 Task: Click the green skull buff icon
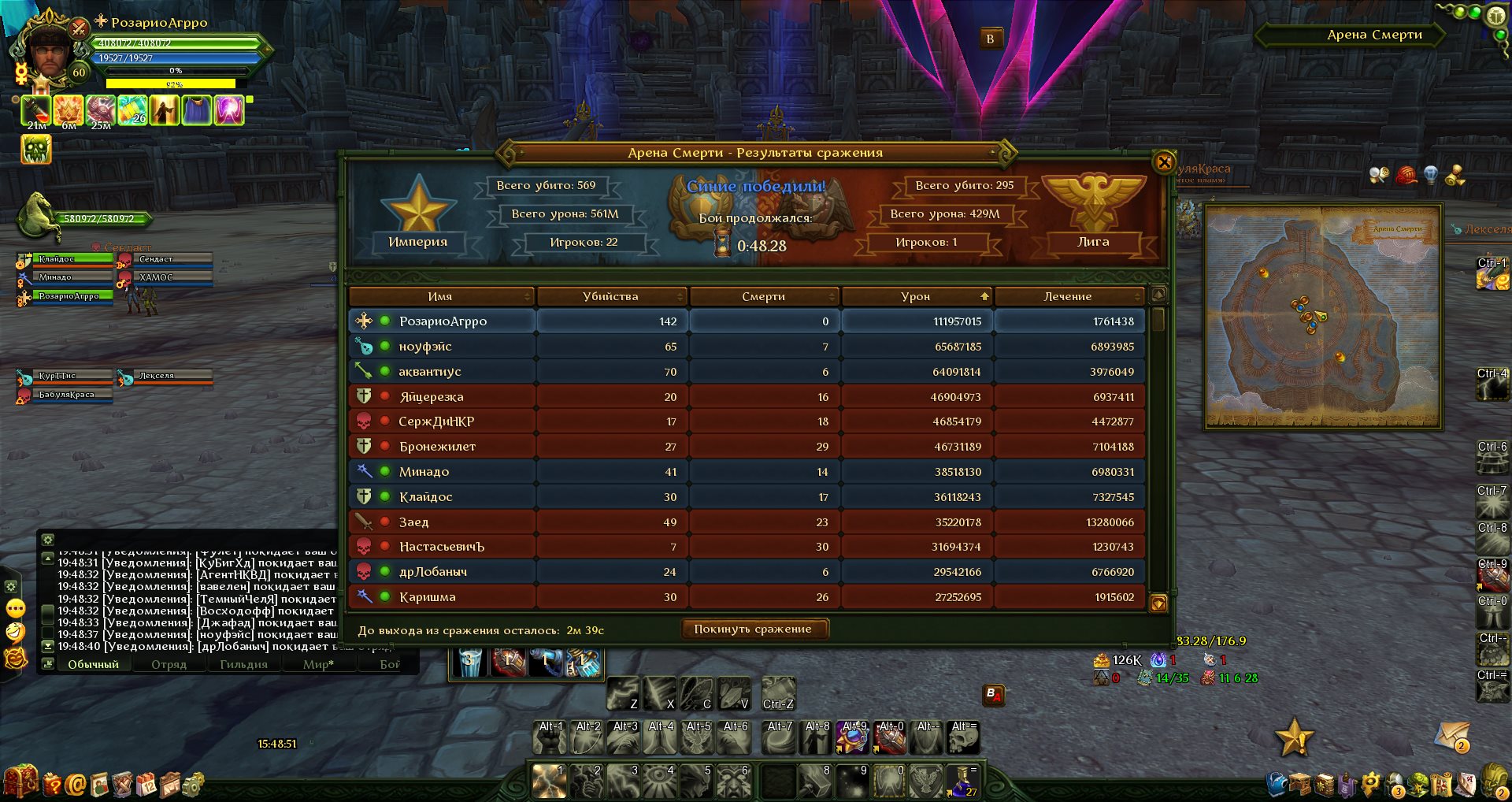click(x=36, y=149)
